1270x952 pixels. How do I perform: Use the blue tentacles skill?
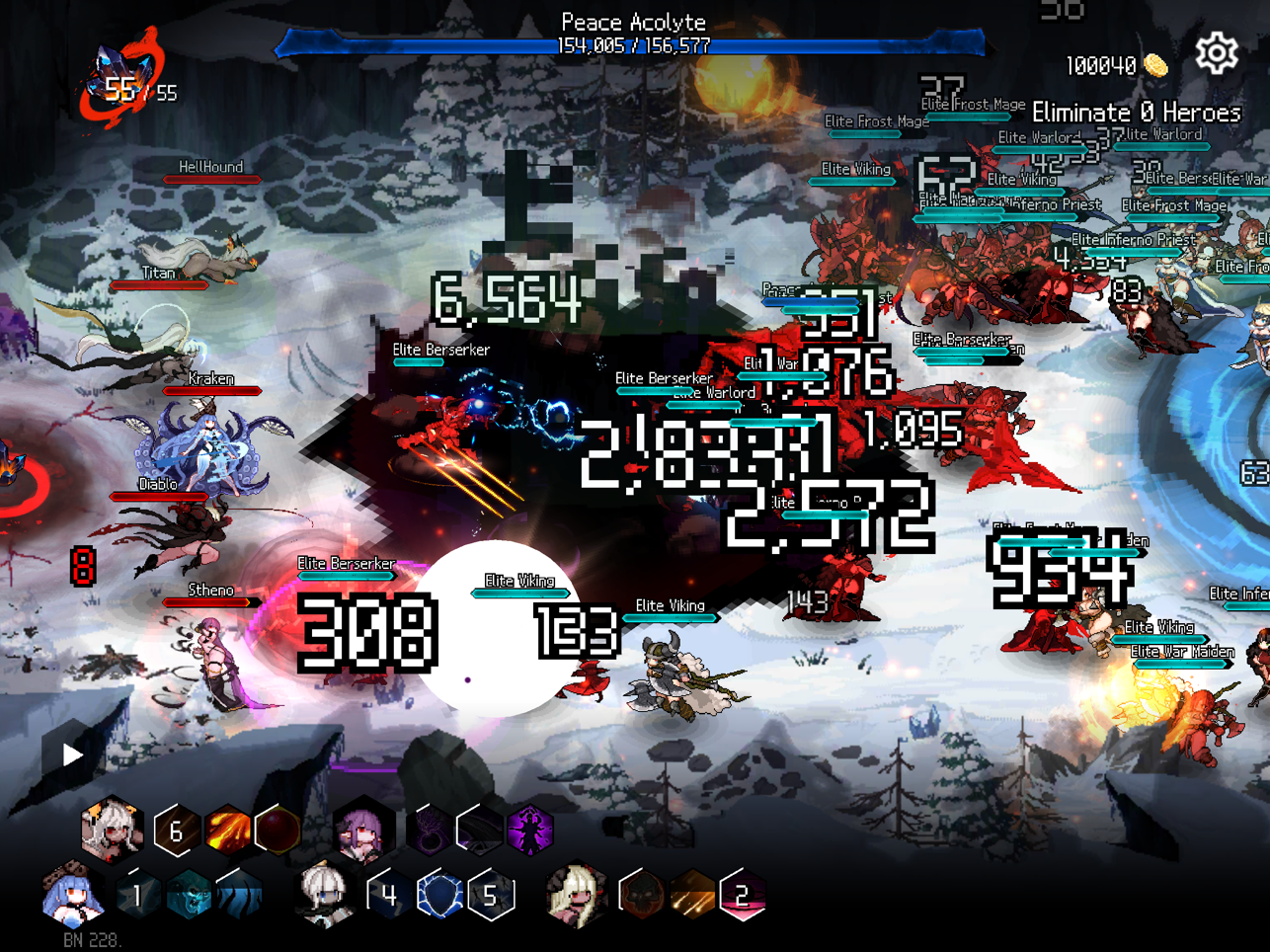pyautogui.click(x=239, y=896)
